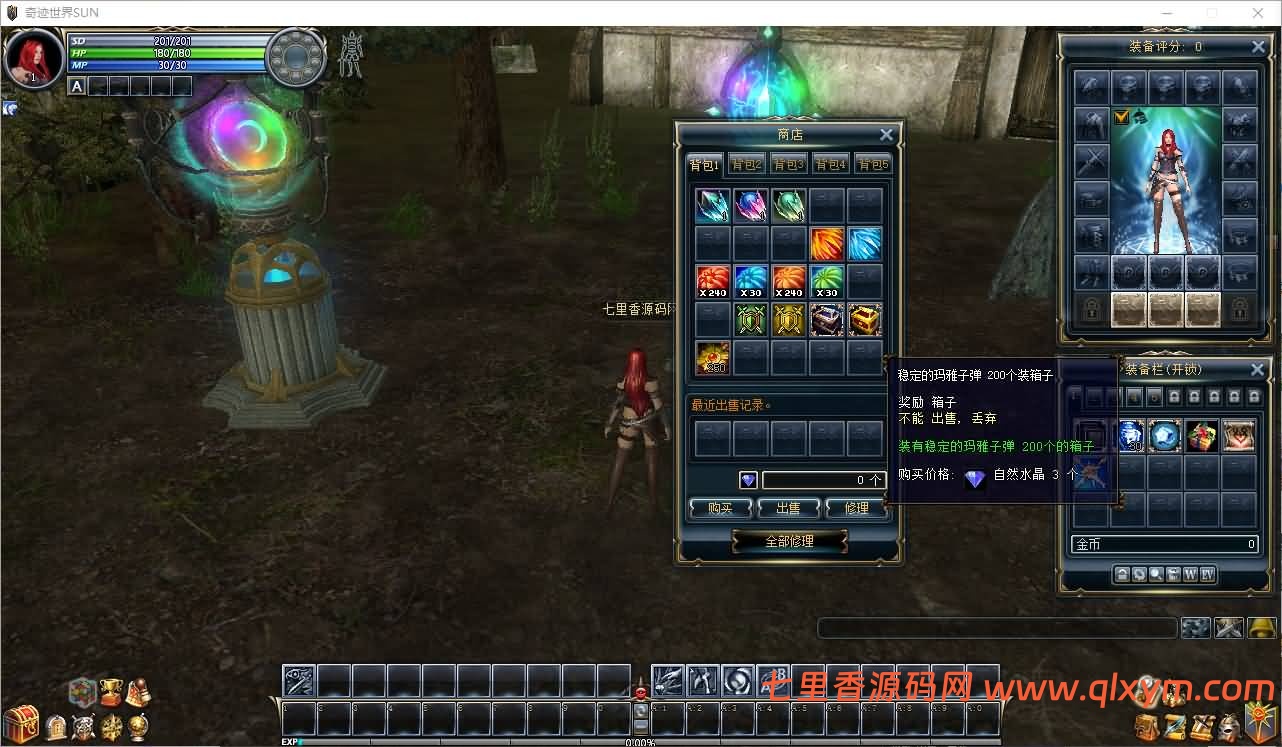Select the 背包5 tab
The height and width of the screenshot is (747, 1282).
click(873, 165)
